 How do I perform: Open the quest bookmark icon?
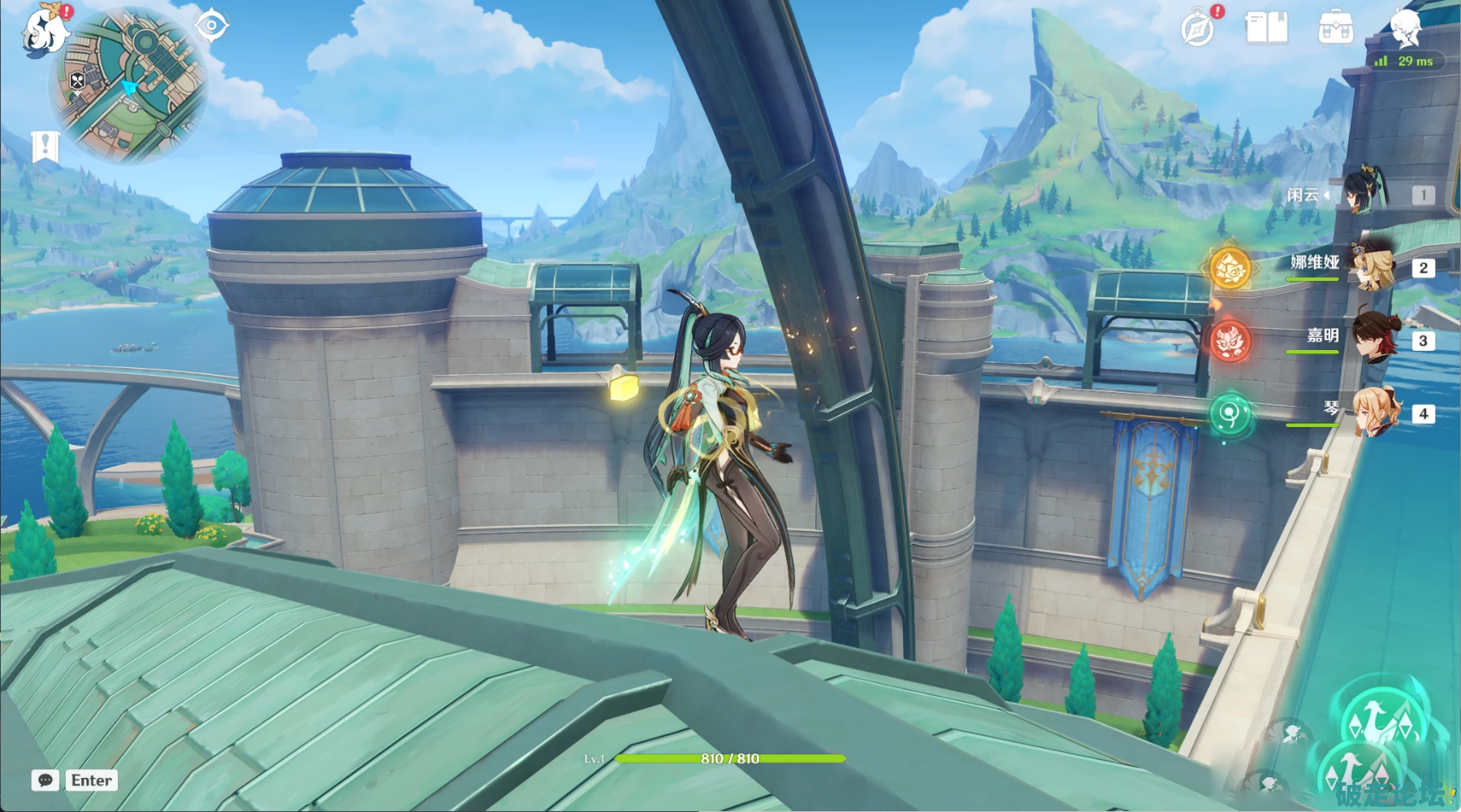pos(45,147)
